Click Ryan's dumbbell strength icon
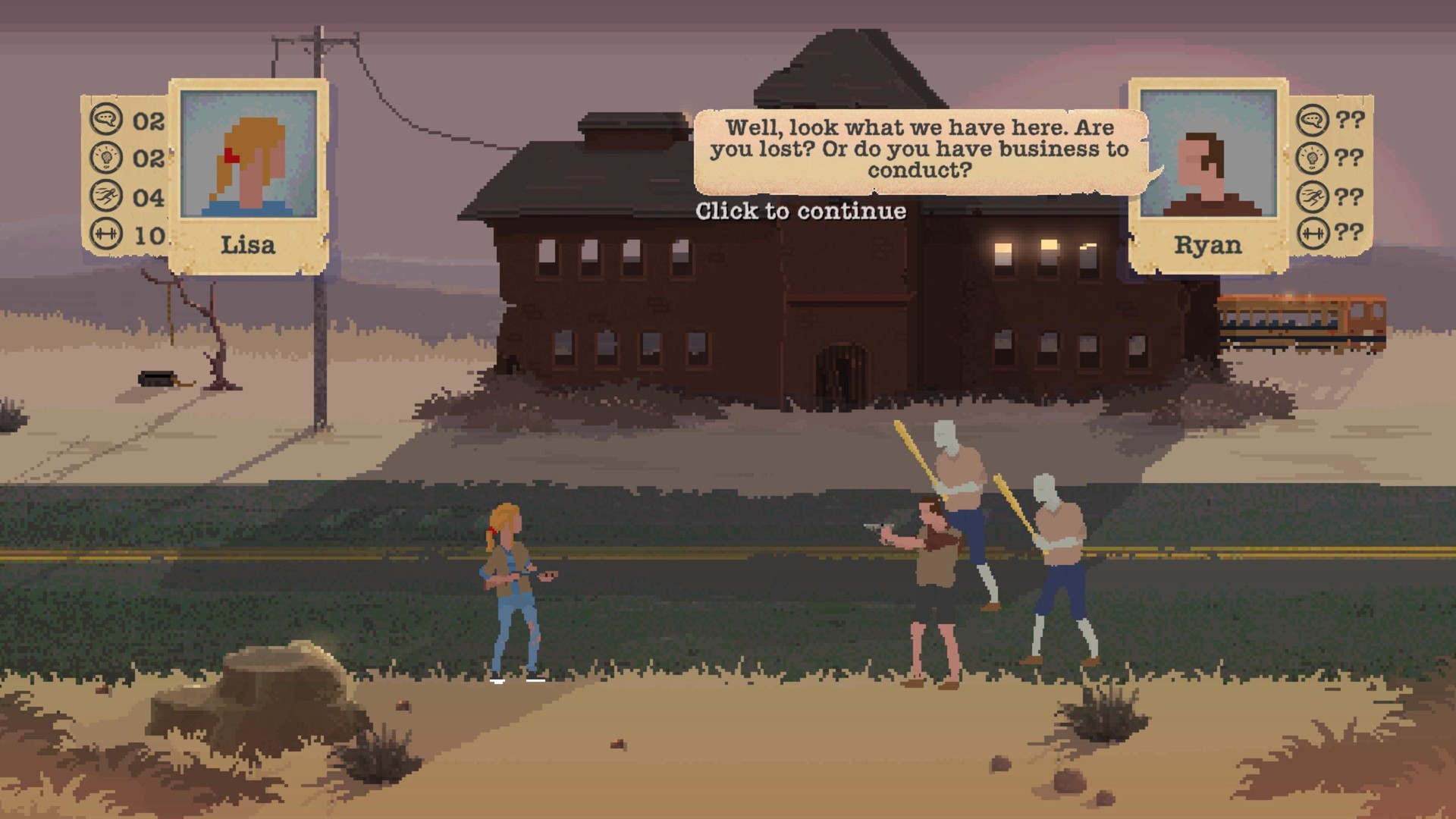The height and width of the screenshot is (819, 1456). (x=1311, y=234)
